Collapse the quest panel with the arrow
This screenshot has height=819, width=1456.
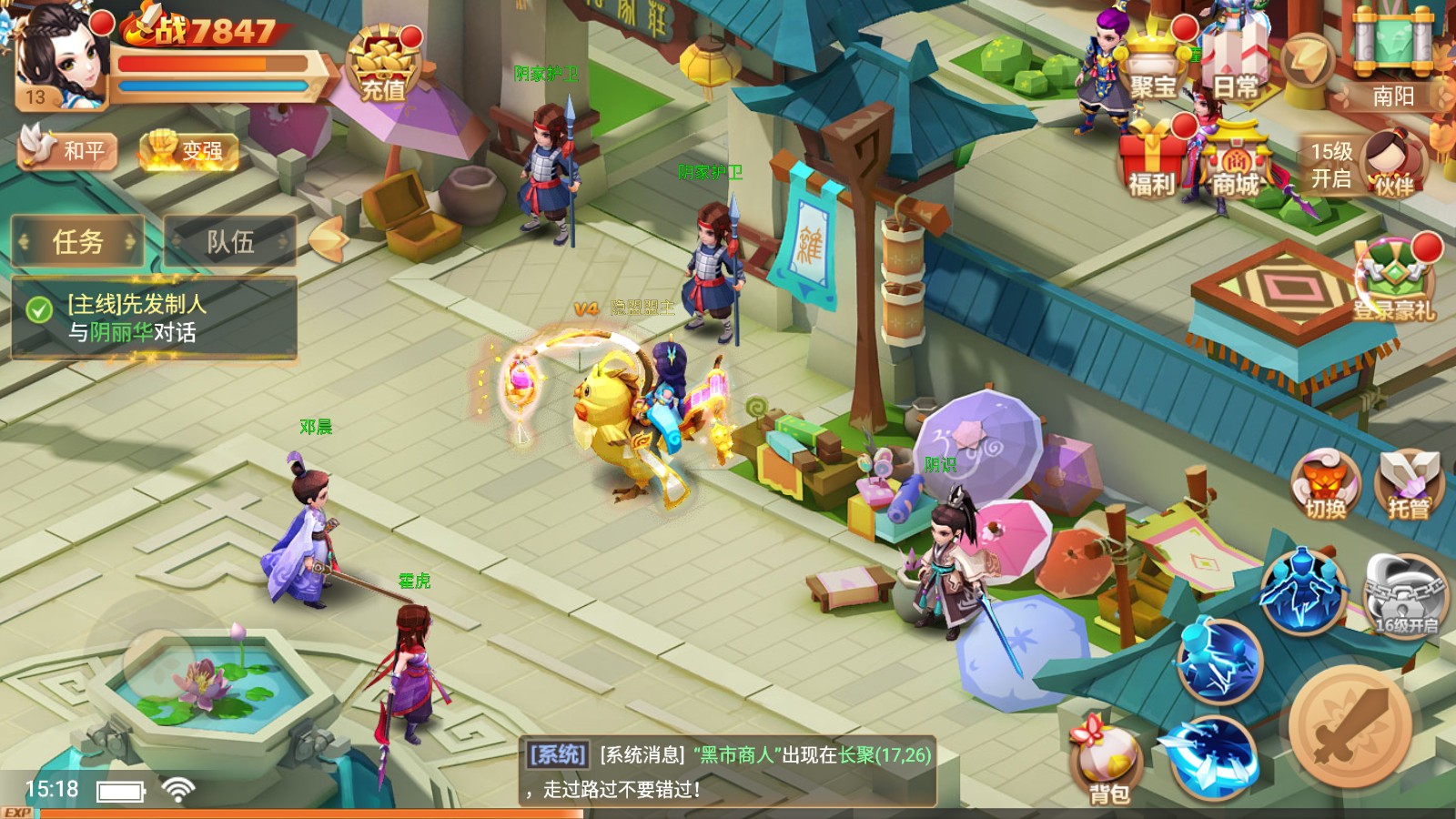(x=327, y=238)
